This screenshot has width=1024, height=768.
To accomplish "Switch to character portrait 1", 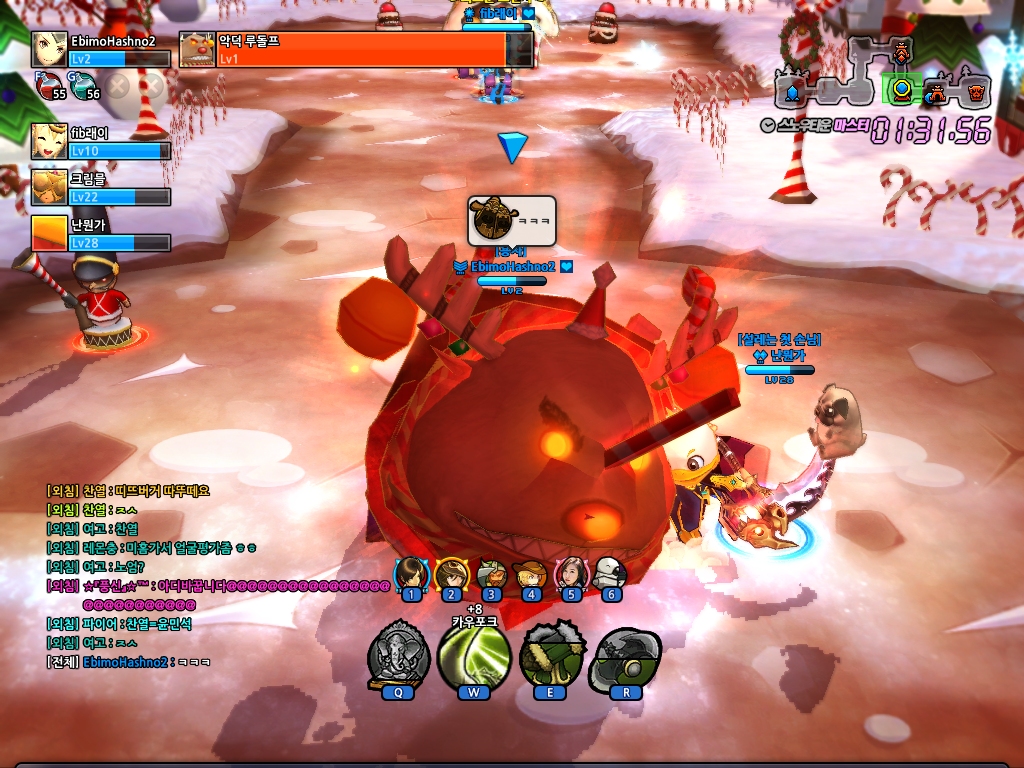I will pyautogui.click(x=410, y=575).
